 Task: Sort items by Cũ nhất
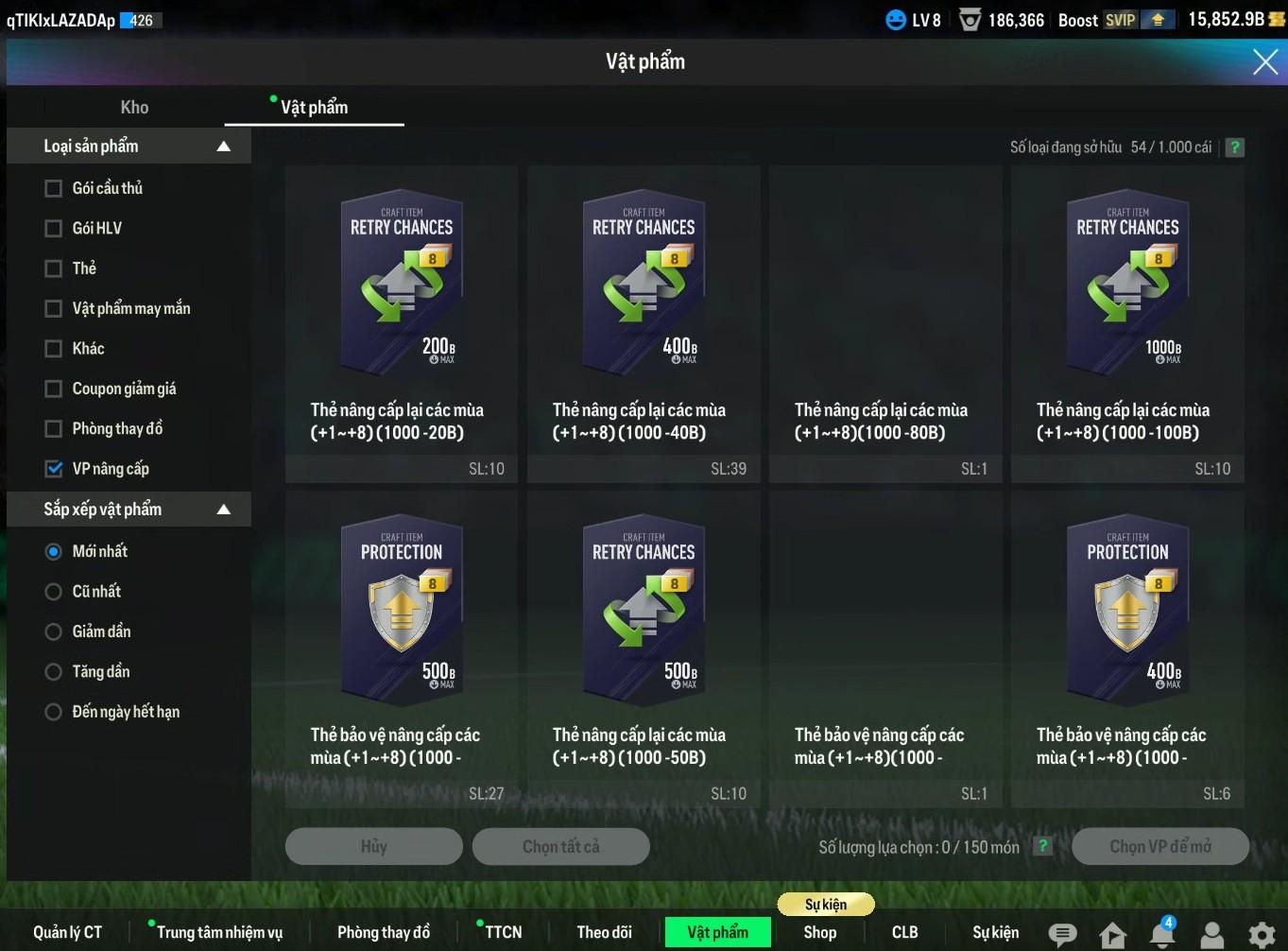(x=54, y=592)
